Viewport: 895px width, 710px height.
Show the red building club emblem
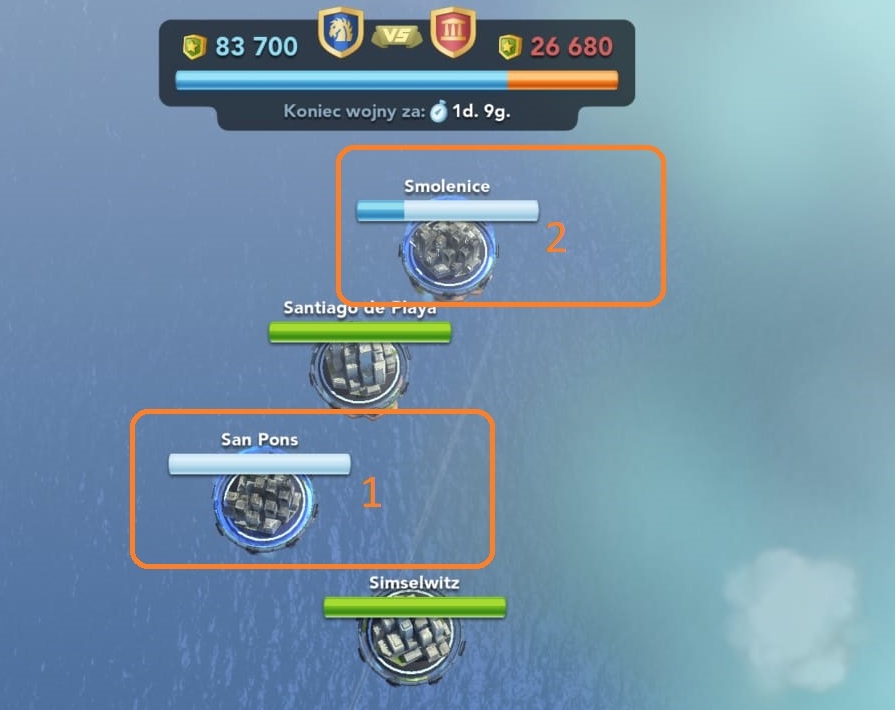pyautogui.click(x=452, y=32)
